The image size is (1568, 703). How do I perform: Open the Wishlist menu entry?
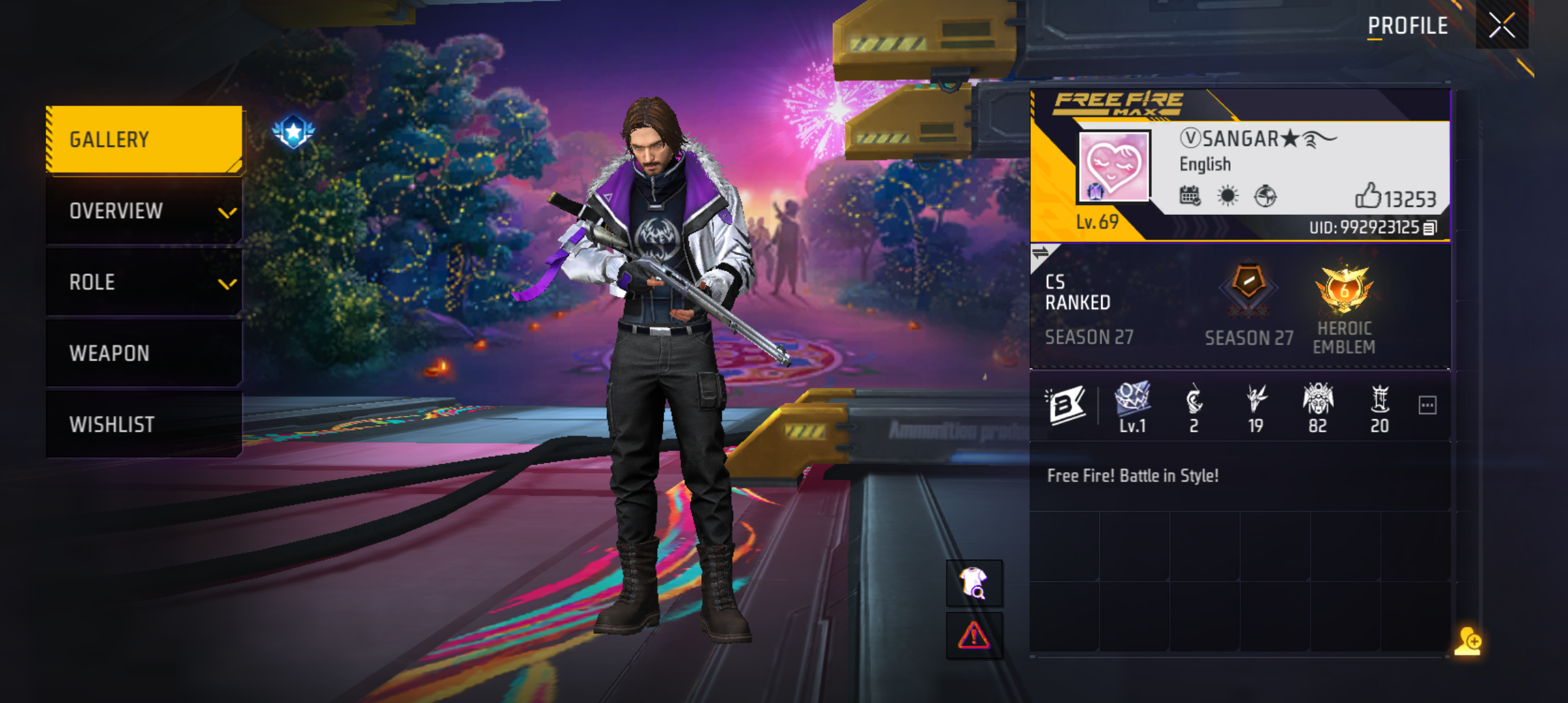pos(144,424)
